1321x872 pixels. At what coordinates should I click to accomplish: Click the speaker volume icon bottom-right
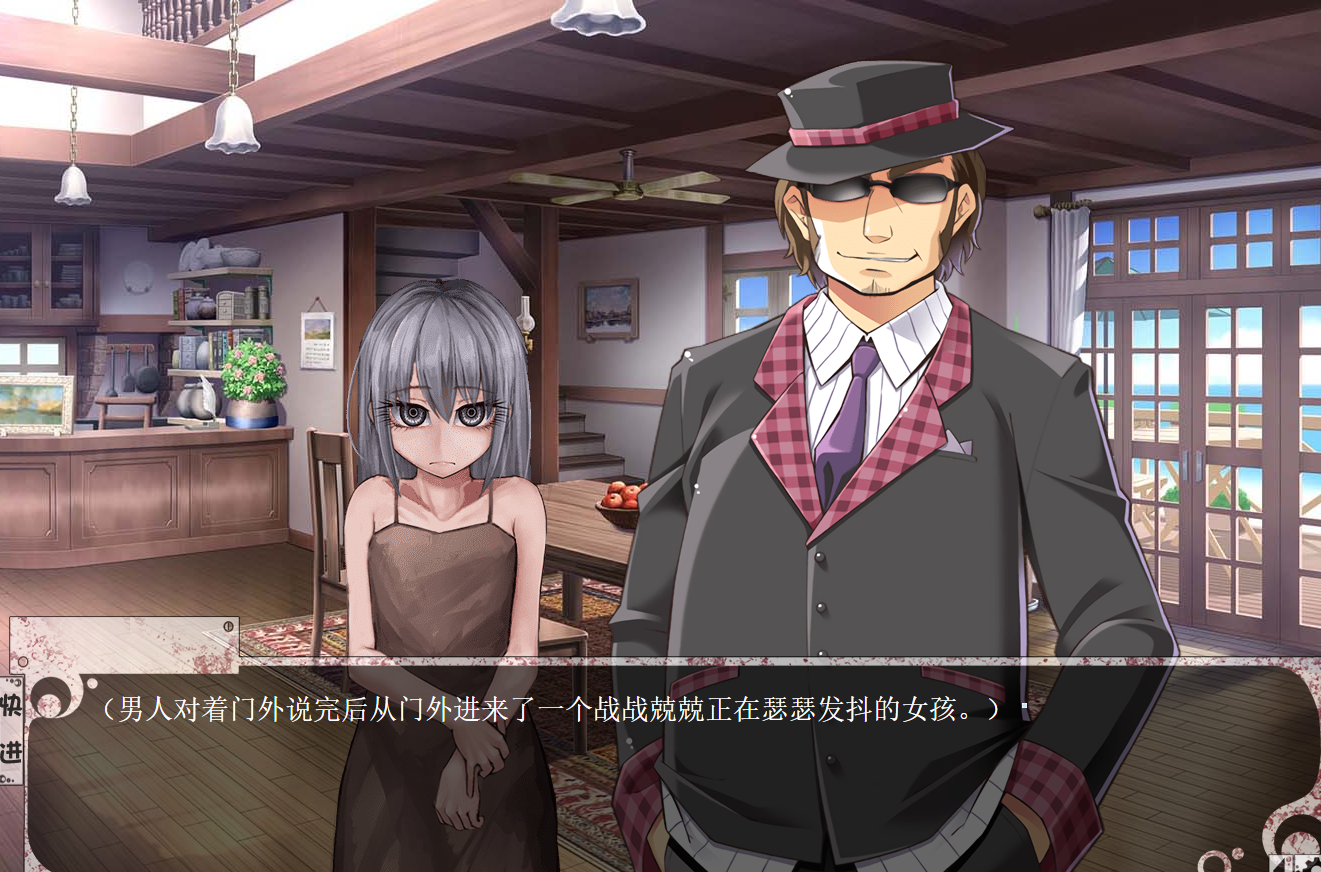point(1281,864)
